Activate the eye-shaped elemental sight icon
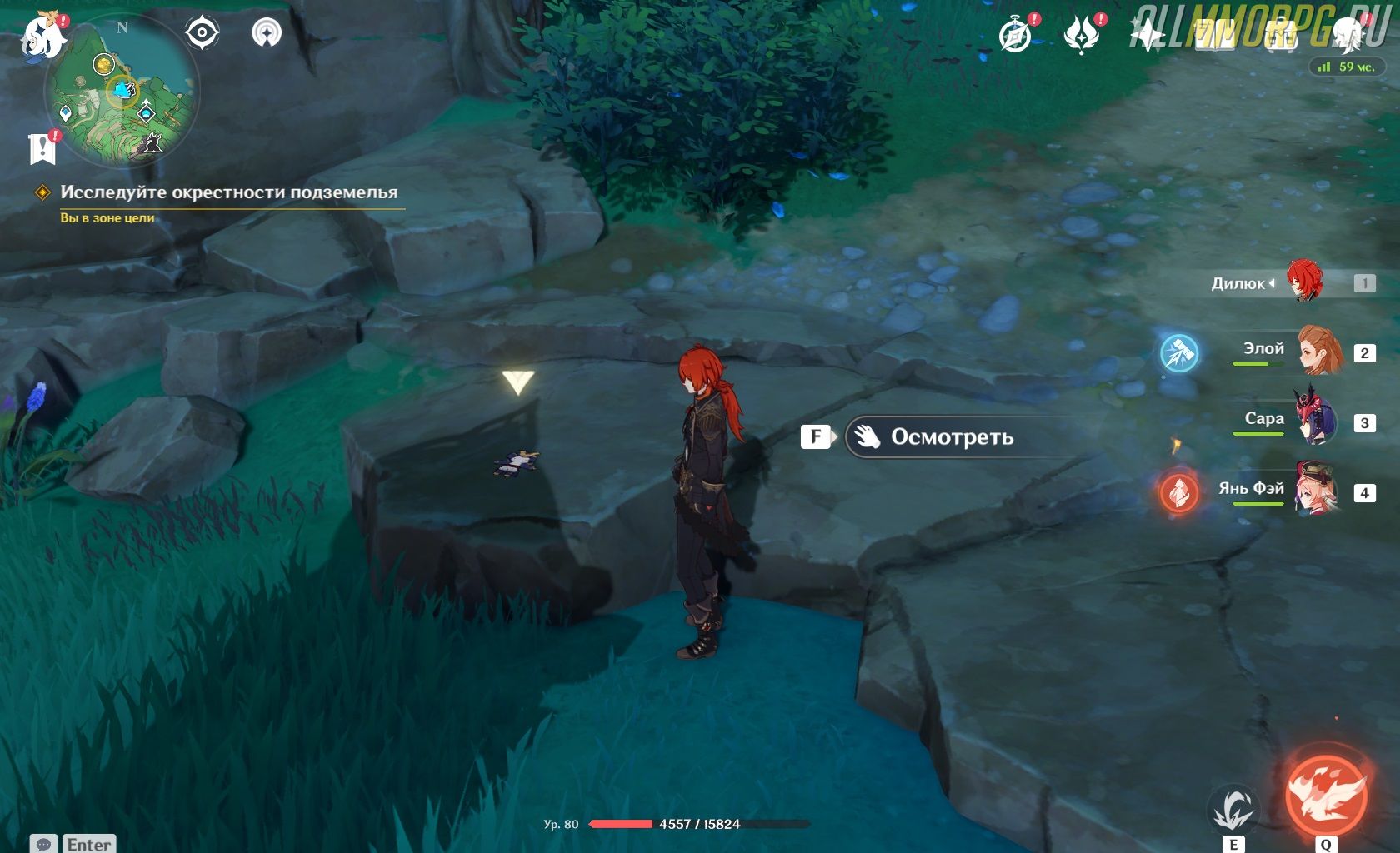This screenshot has width=1400, height=853. (202, 33)
